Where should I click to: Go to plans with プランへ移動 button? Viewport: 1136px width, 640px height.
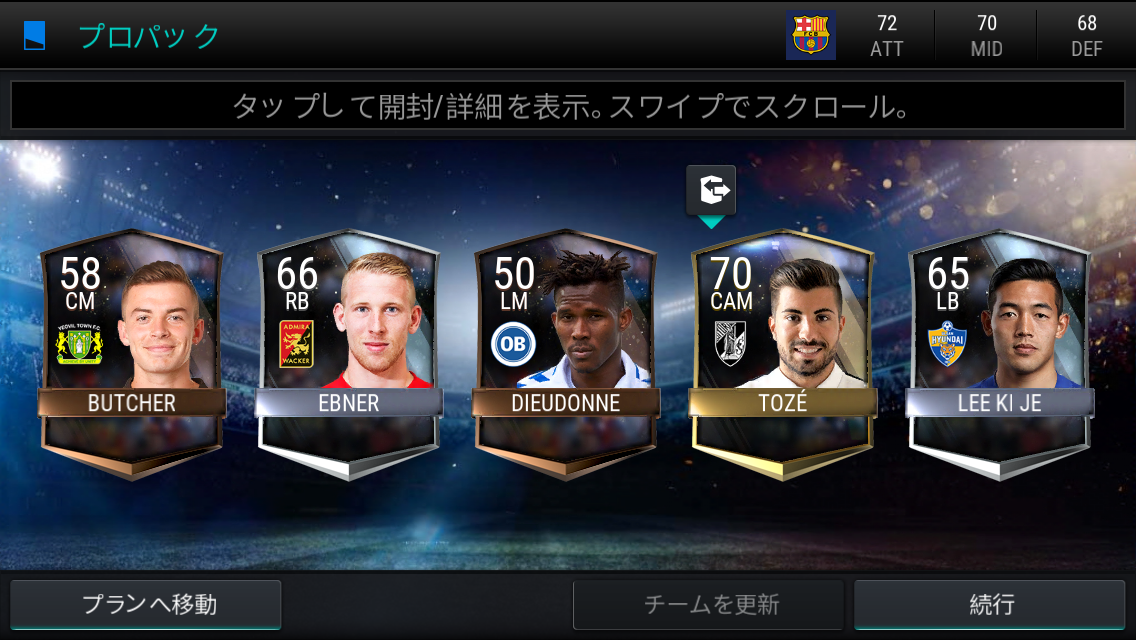(x=146, y=604)
